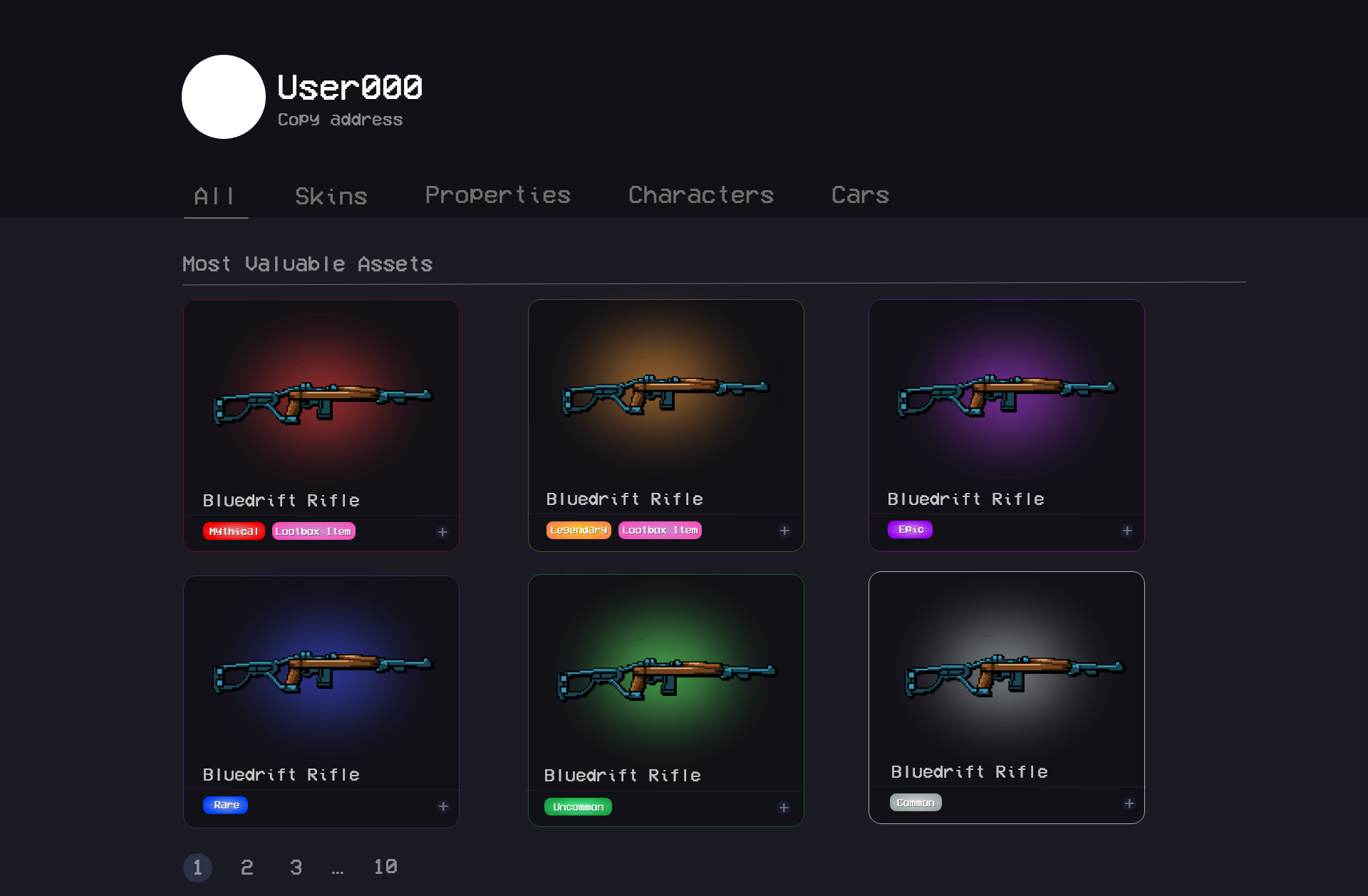This screenshot has height=896, width=1368.
Task: Open the Cars tab
Action: coord(860,195)
